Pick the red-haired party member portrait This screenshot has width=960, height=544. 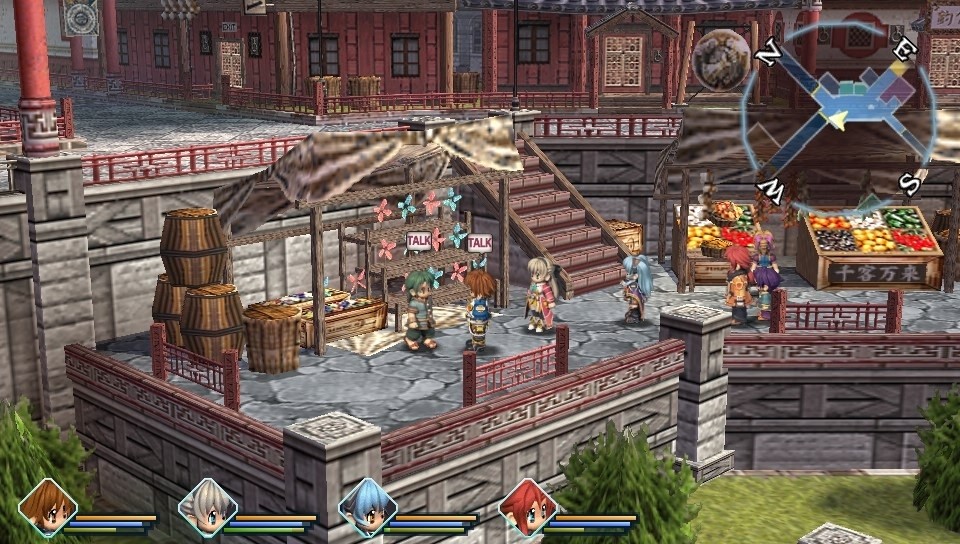pos(527,508)
